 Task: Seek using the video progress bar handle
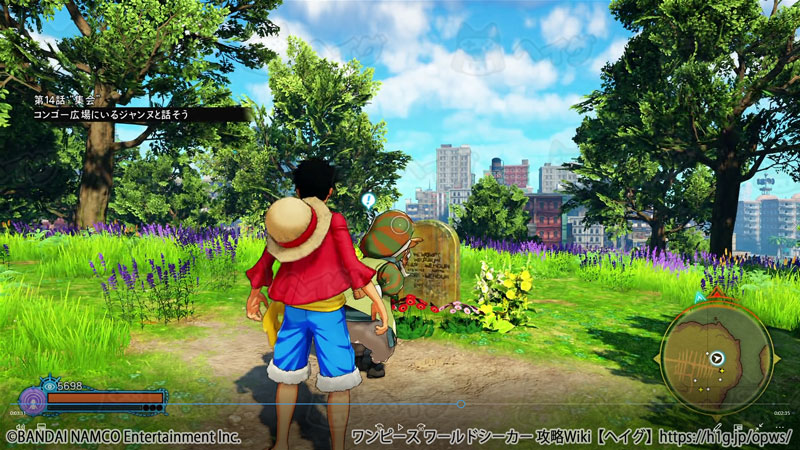point(460,404)
